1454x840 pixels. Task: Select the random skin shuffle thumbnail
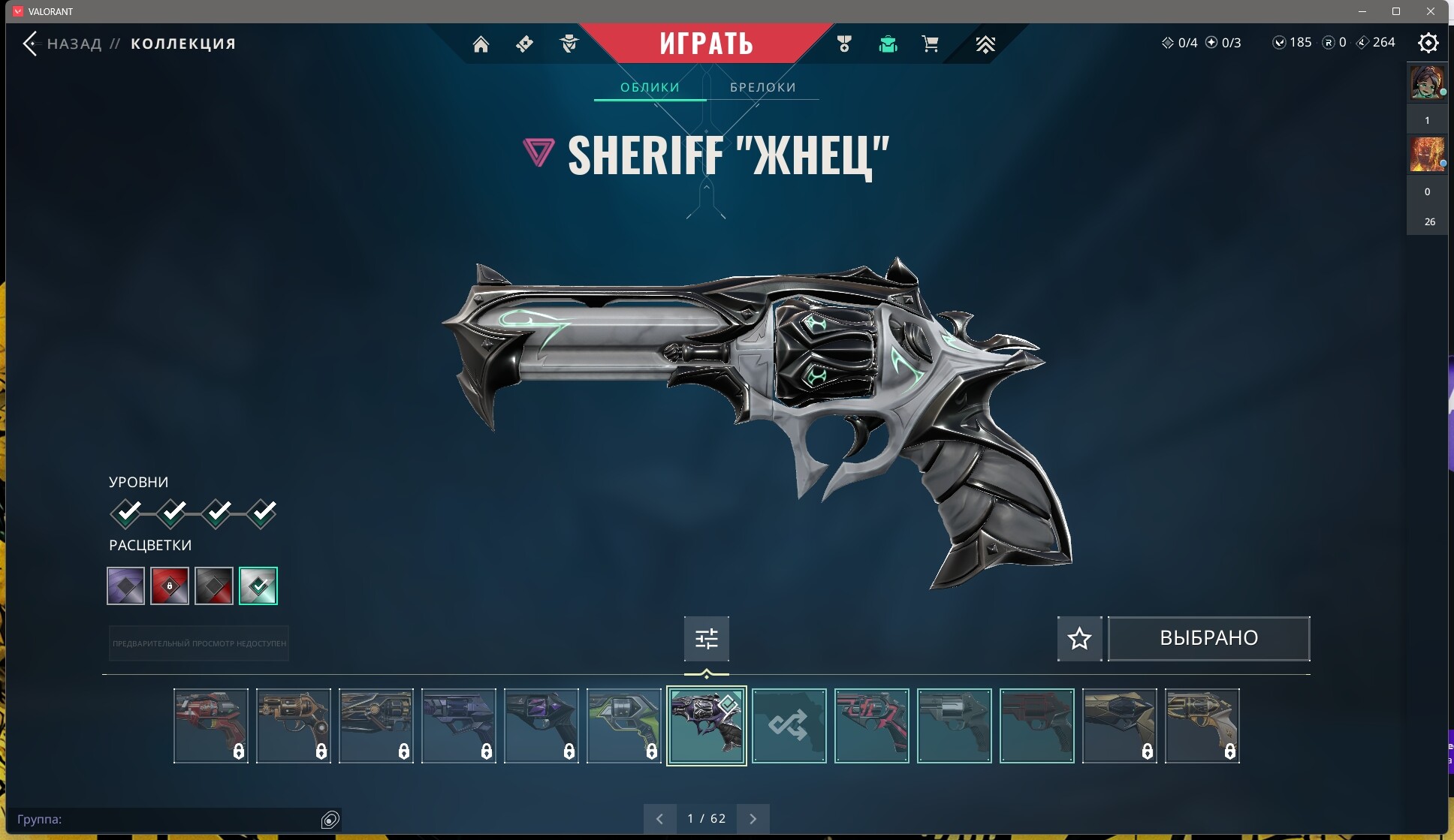pos(789,726)
